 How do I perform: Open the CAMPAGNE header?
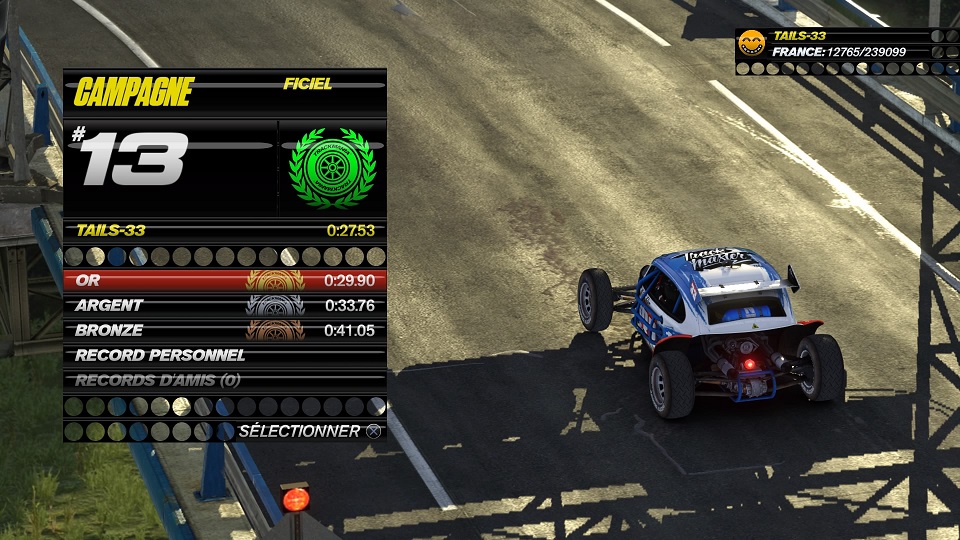133,93
